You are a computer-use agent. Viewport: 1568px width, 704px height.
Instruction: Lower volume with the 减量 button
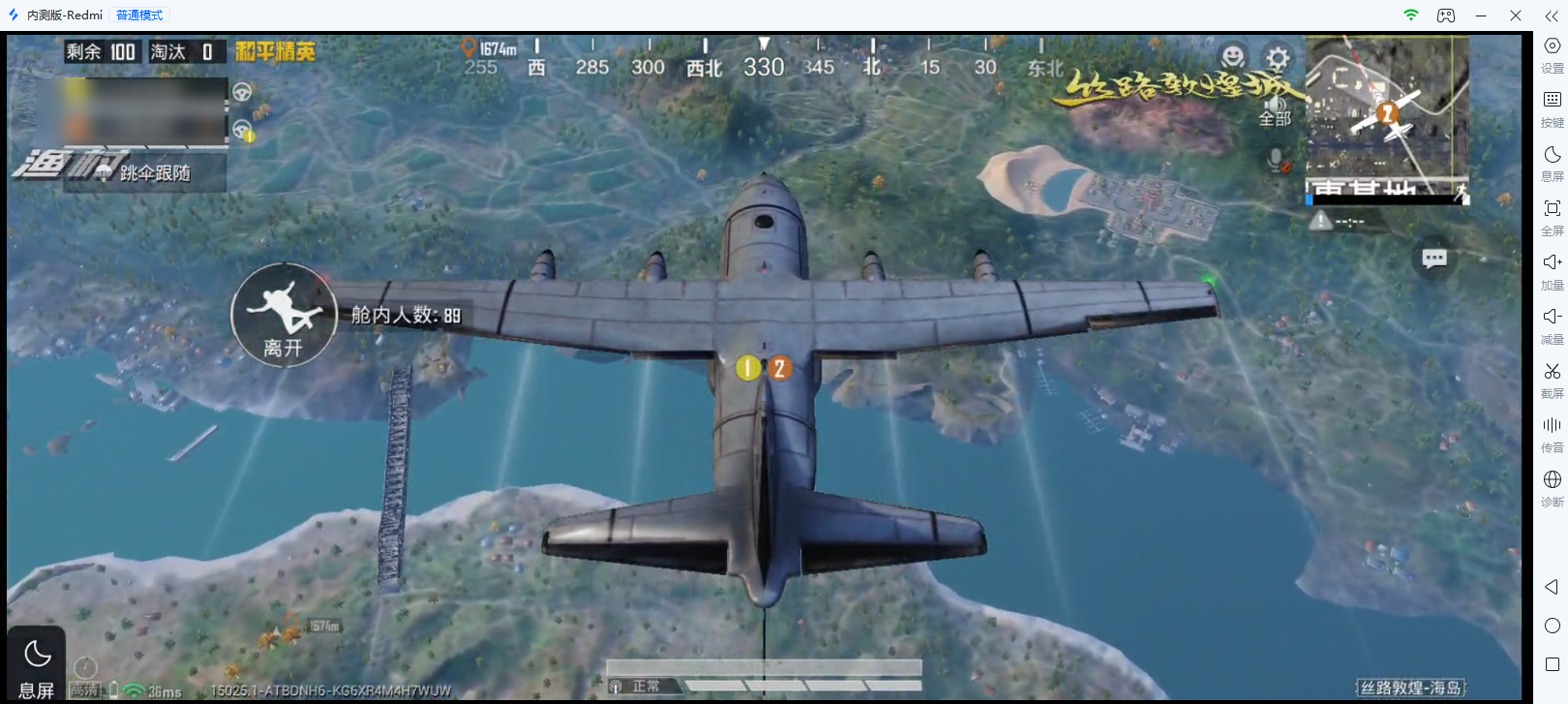coord(1552,325)
